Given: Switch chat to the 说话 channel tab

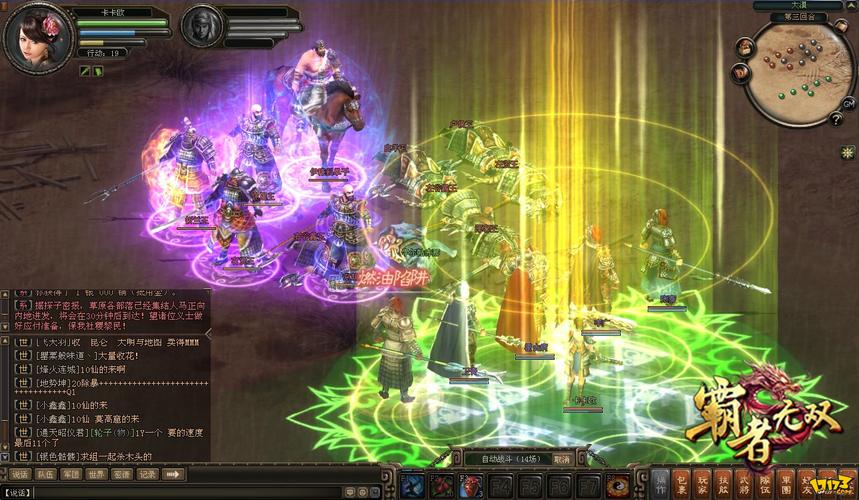Looking at the screenshot, I should [x=19, y=474].
